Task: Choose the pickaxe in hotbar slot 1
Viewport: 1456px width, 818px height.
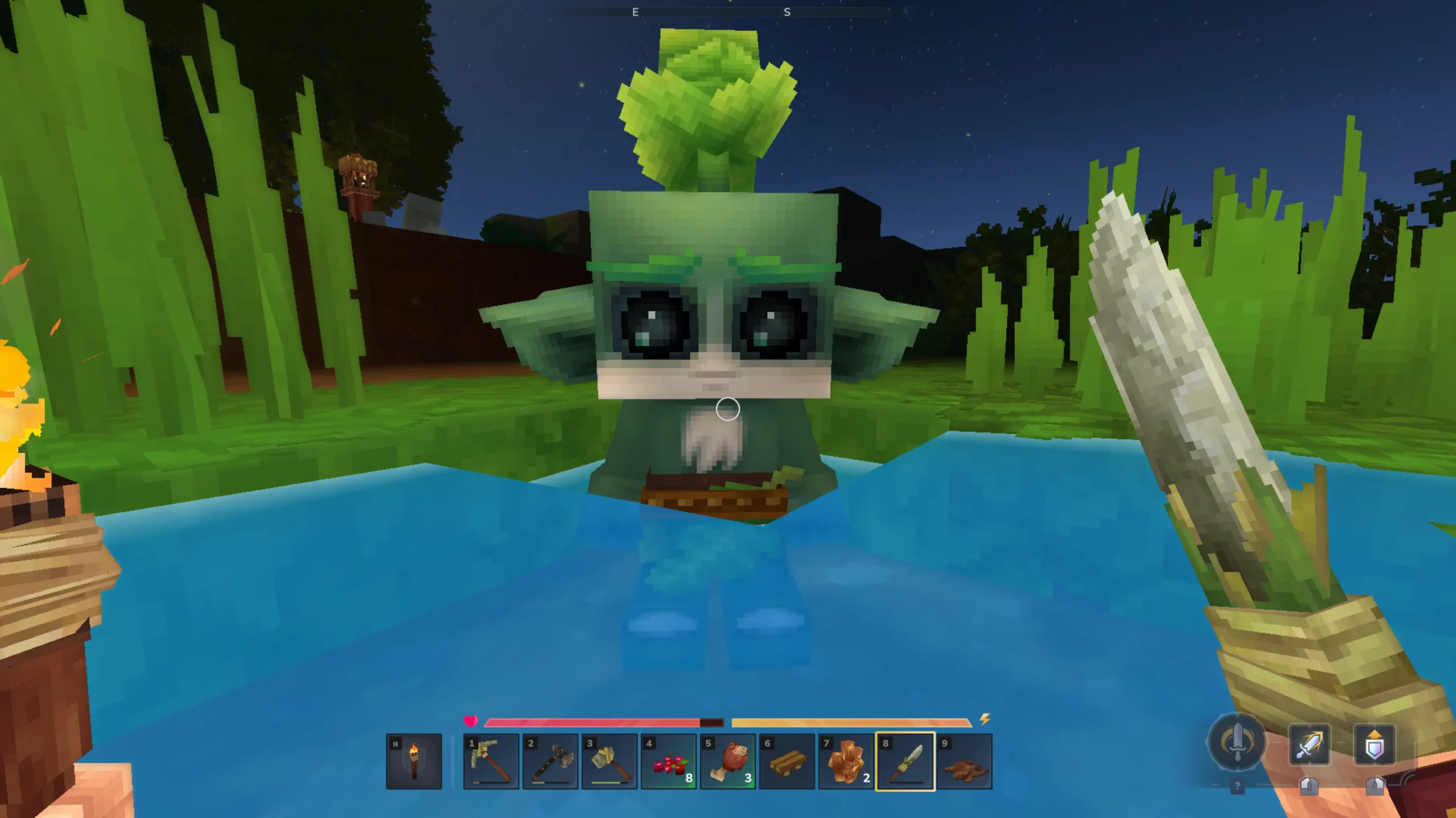Action: (x=491, y=761)
